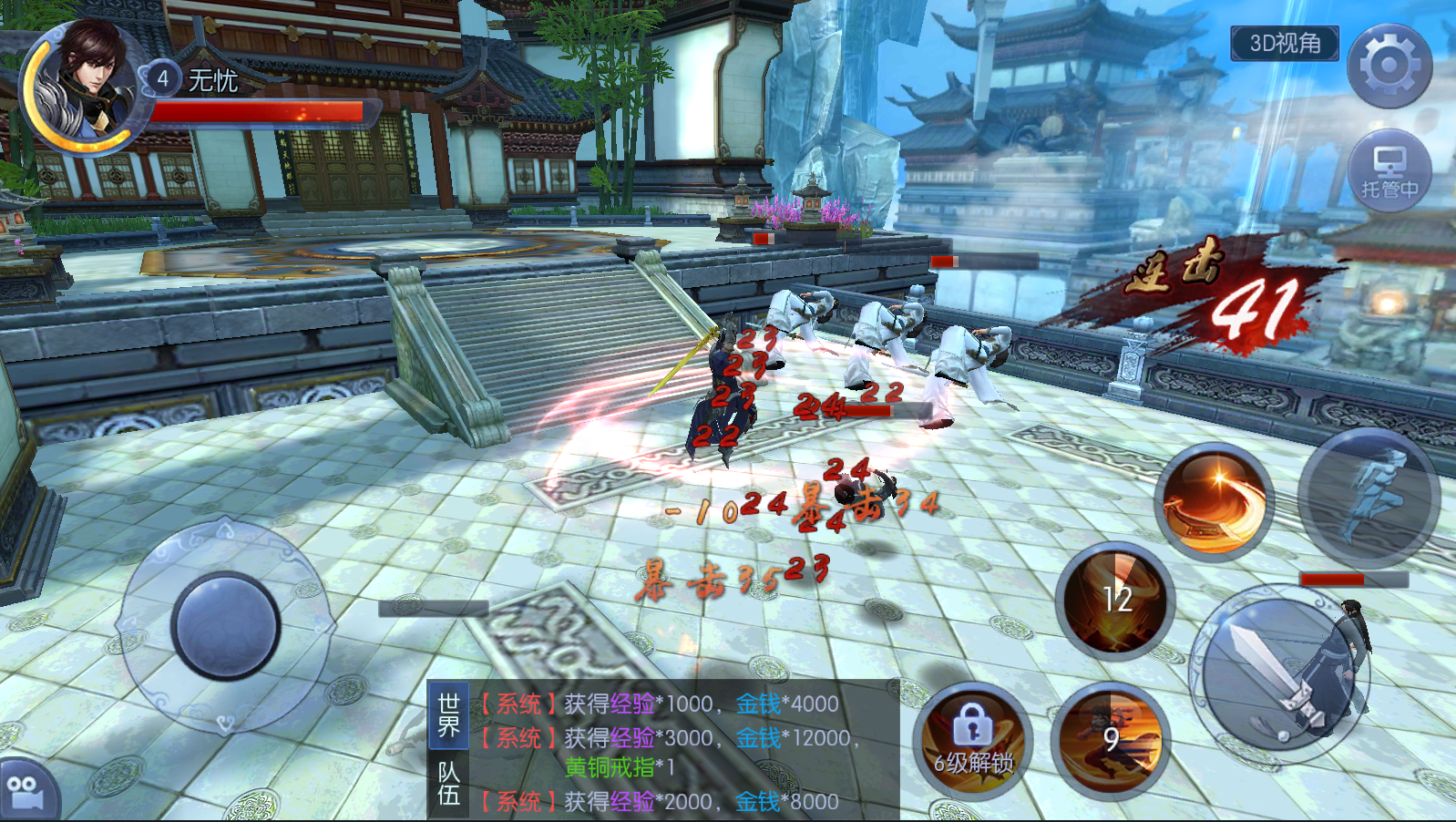Screen dimensions: 1456x822
Task: Switch to the 队伍 chat tab
Action: pyautogui.click(x=448, y=784)
